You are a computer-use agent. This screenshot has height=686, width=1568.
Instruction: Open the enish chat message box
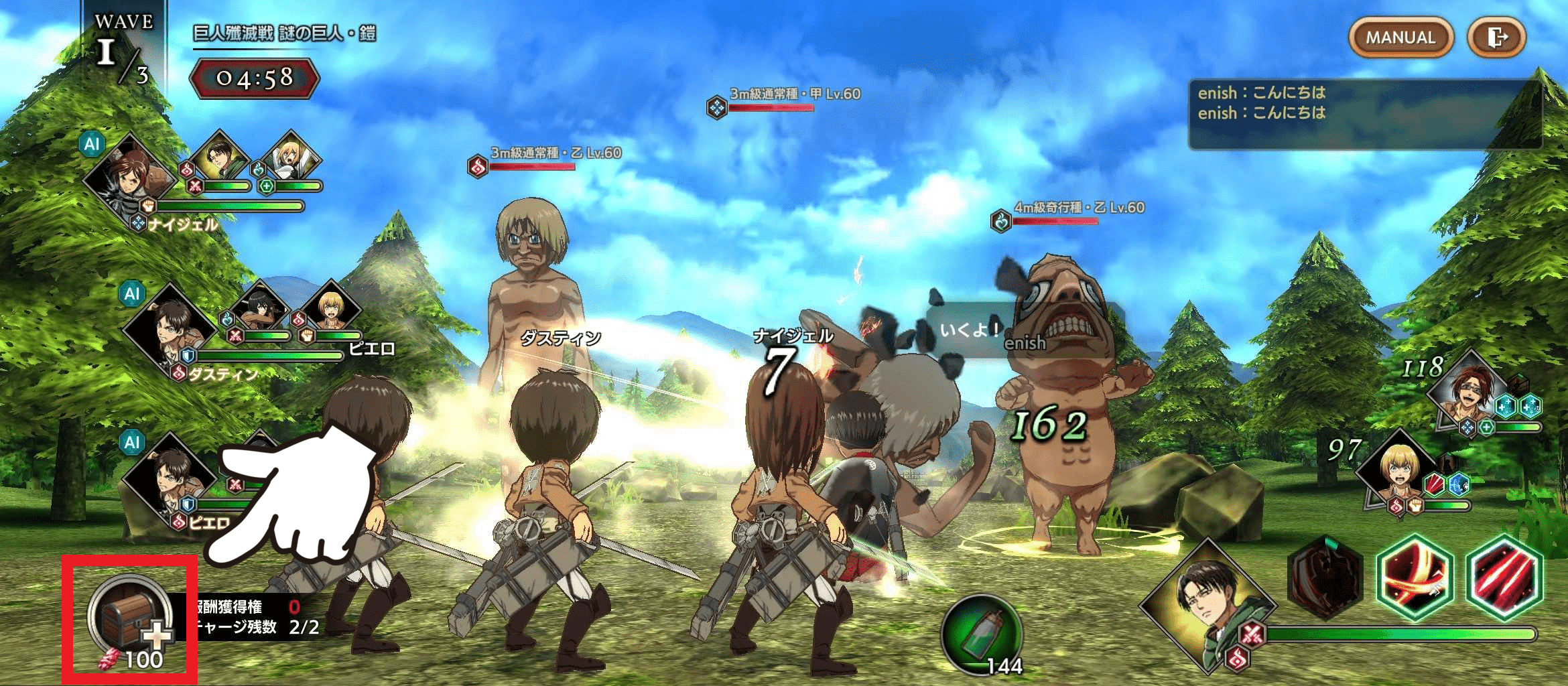(1364, 114)
